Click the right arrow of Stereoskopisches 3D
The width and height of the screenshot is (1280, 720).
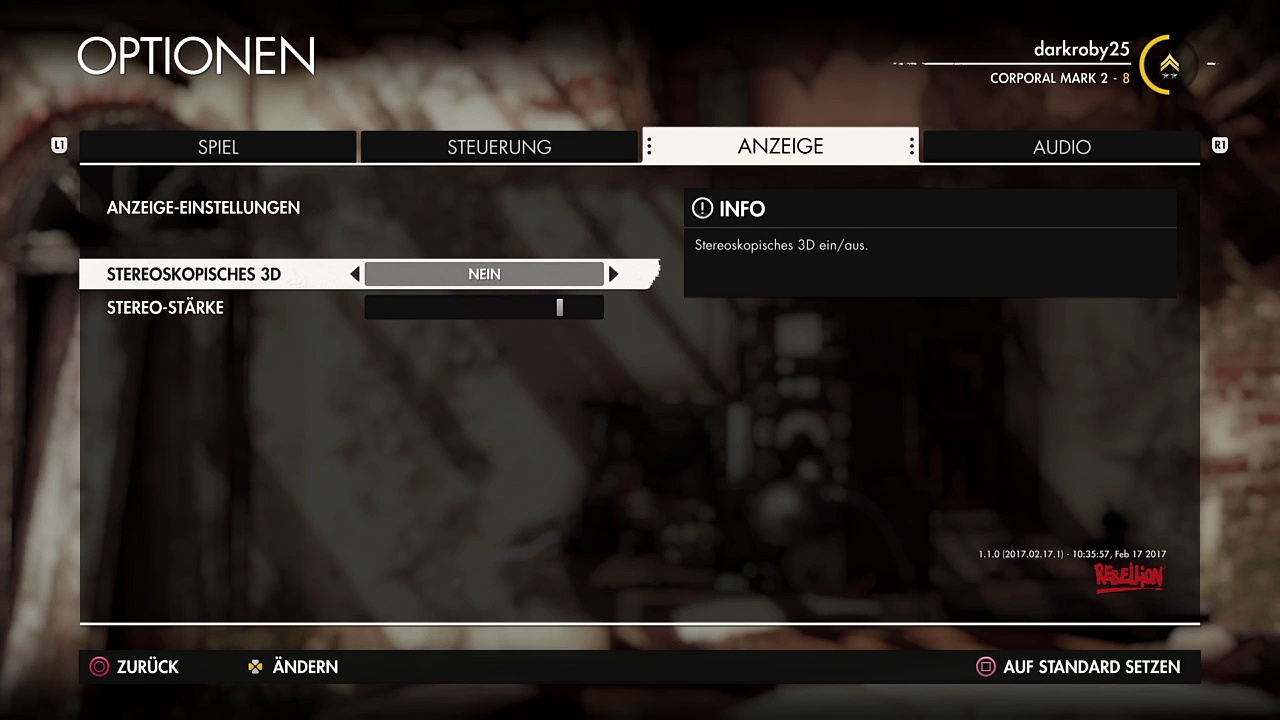[613, 274]
